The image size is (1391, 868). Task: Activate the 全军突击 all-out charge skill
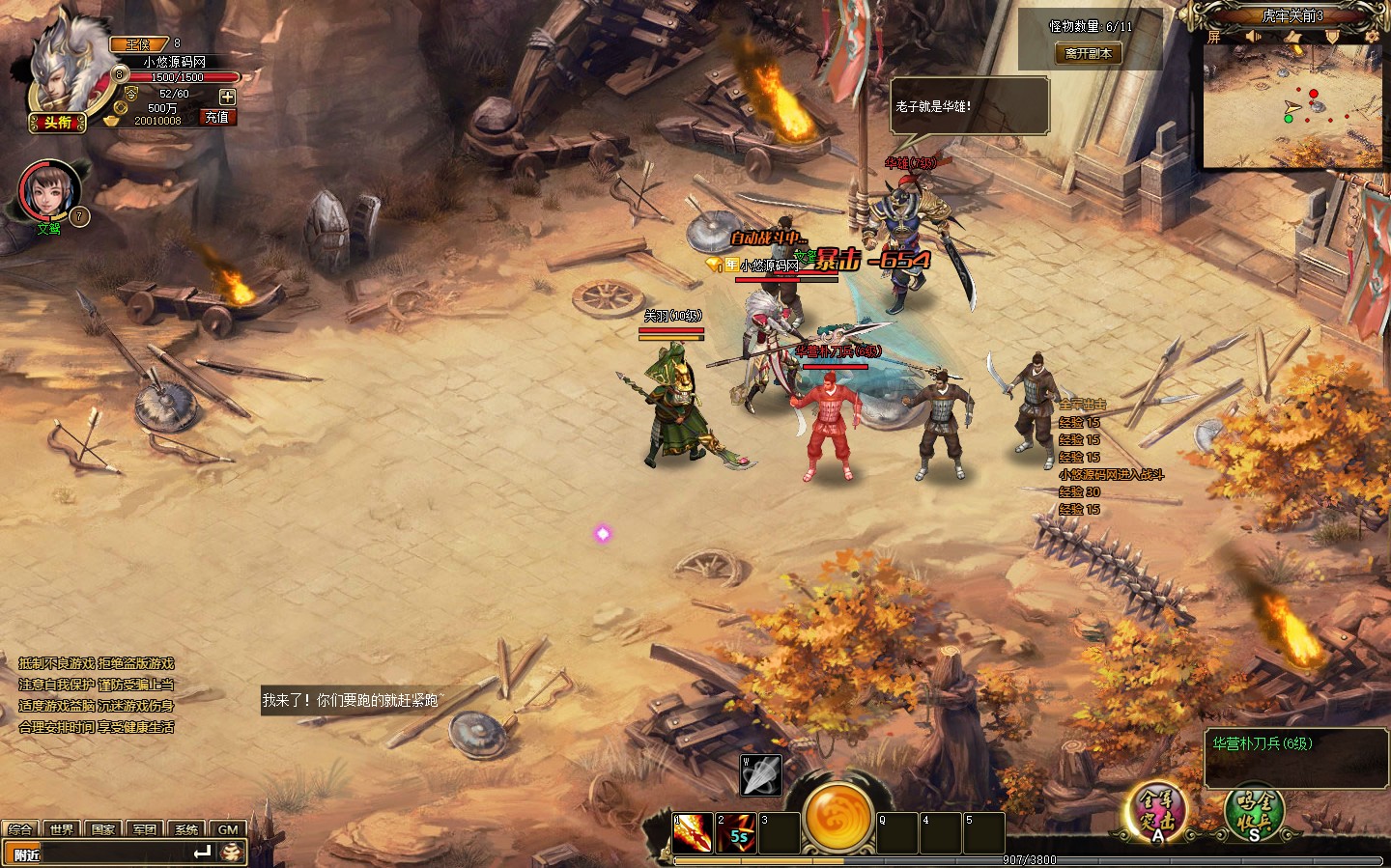point(1157,811)
